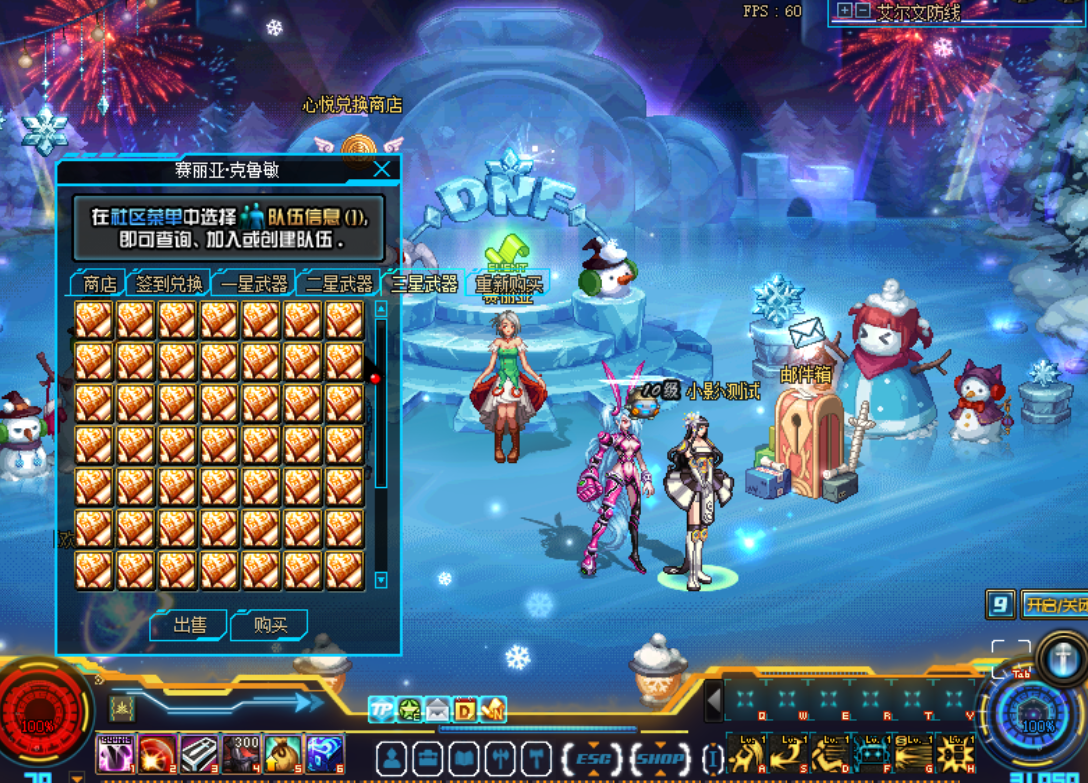Image resolution: width=1088 pixels, height=783 pixels.
Task: Select the 一星武器 tab
Action: [x=254, y=284]
